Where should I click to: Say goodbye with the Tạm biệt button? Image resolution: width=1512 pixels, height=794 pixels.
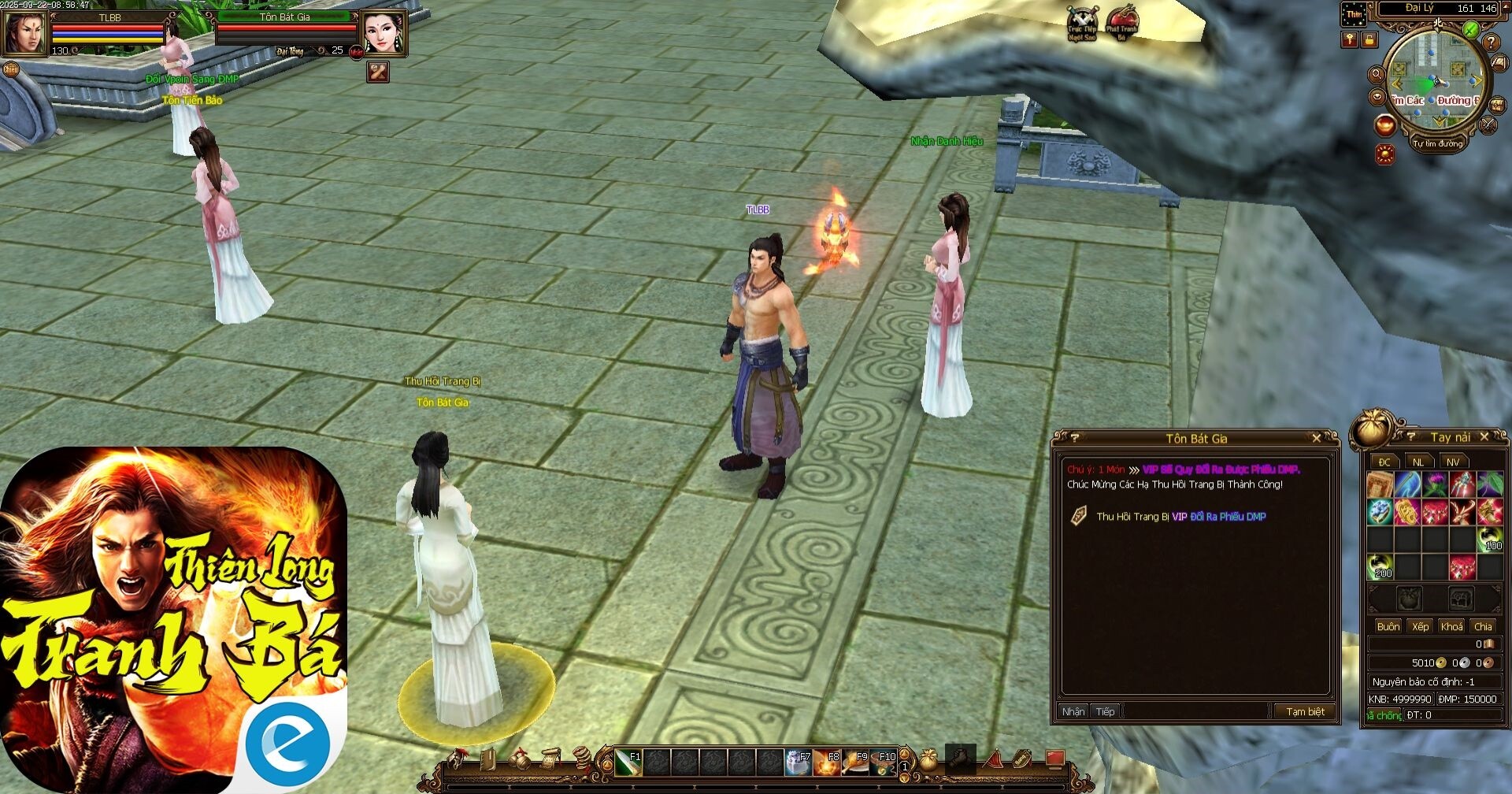[1305, 711]
